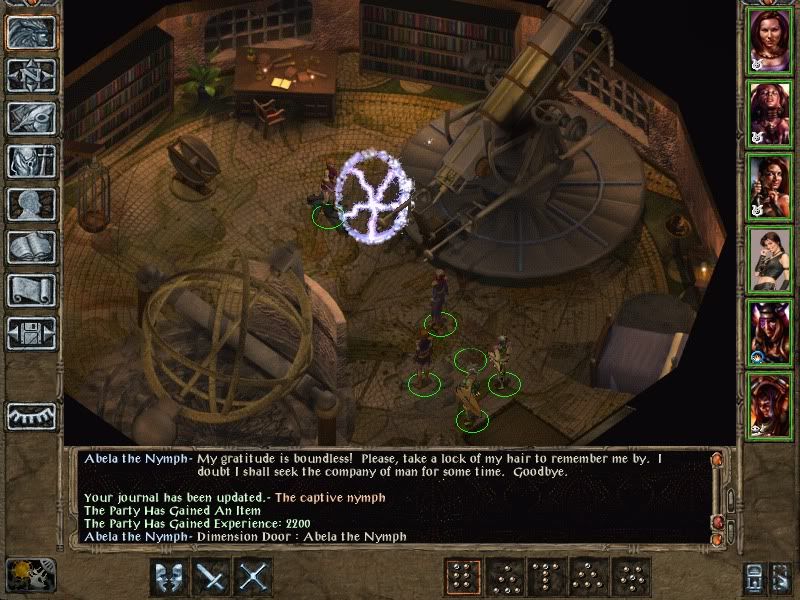This screenshot has width=800, height=600.
Task: Select the first party formation button
Action: point(462,578)
